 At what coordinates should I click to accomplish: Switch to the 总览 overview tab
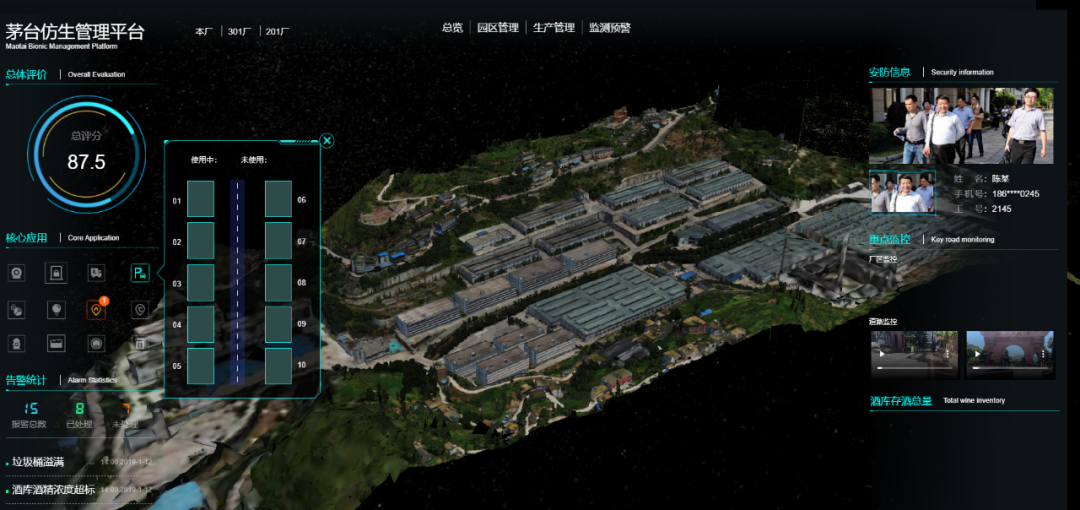452,28
